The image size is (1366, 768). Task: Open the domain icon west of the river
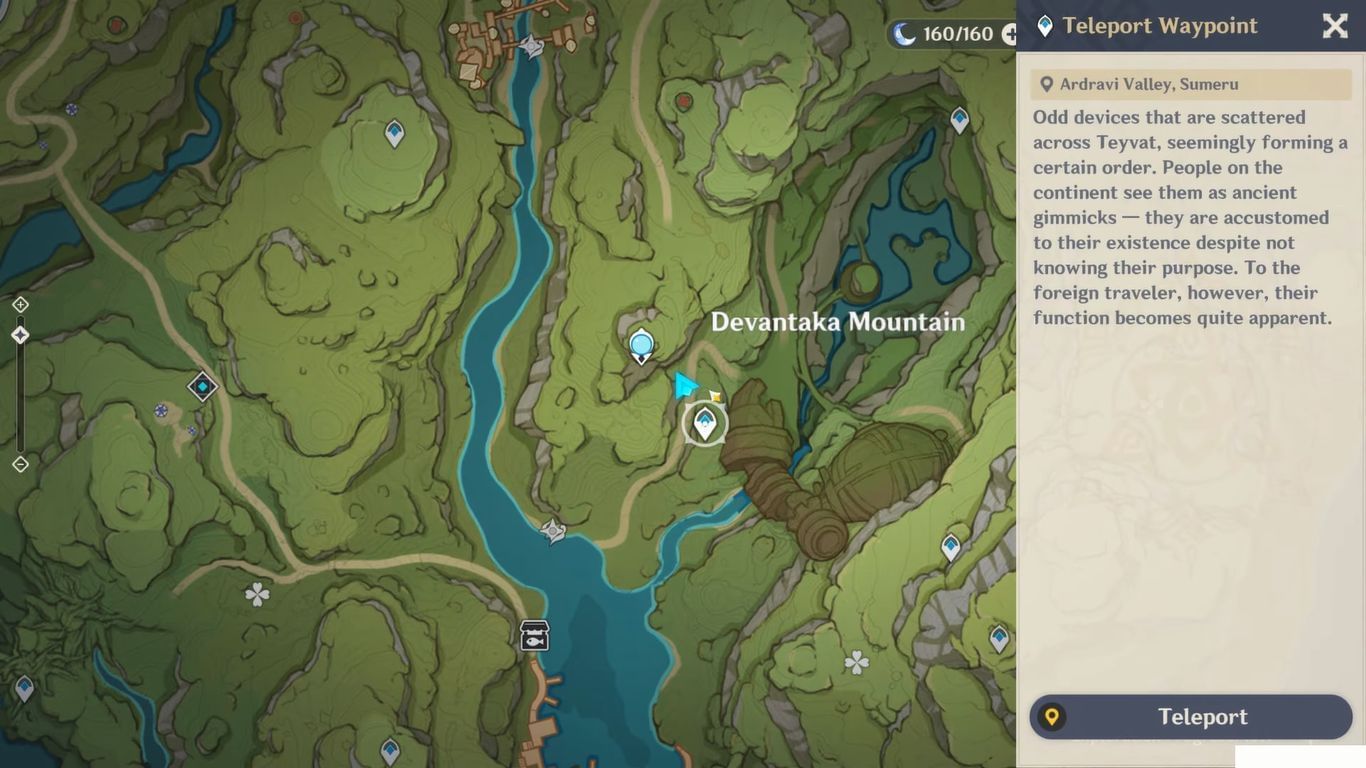(201, 385)
